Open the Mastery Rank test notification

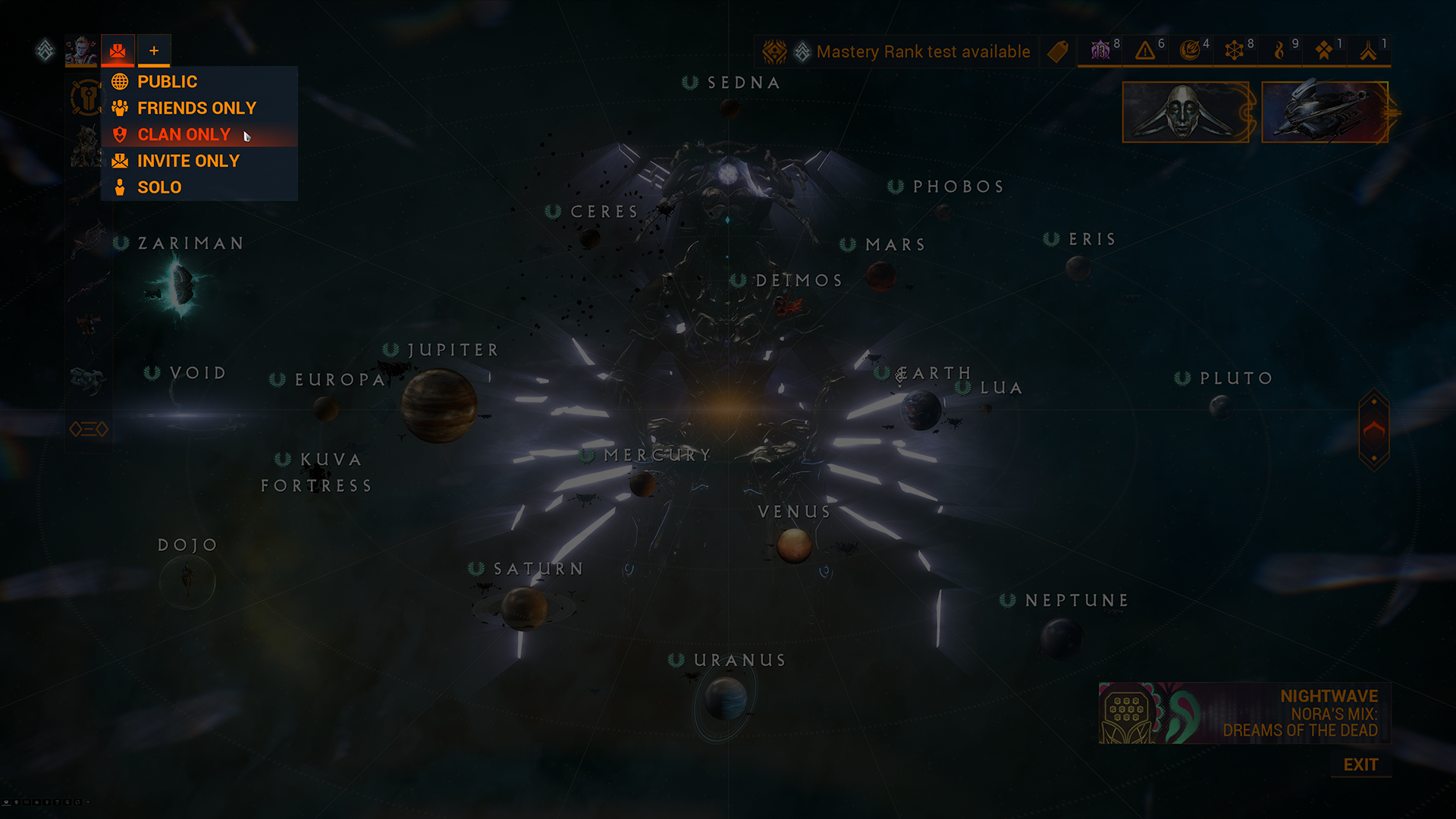click(922, 52)
